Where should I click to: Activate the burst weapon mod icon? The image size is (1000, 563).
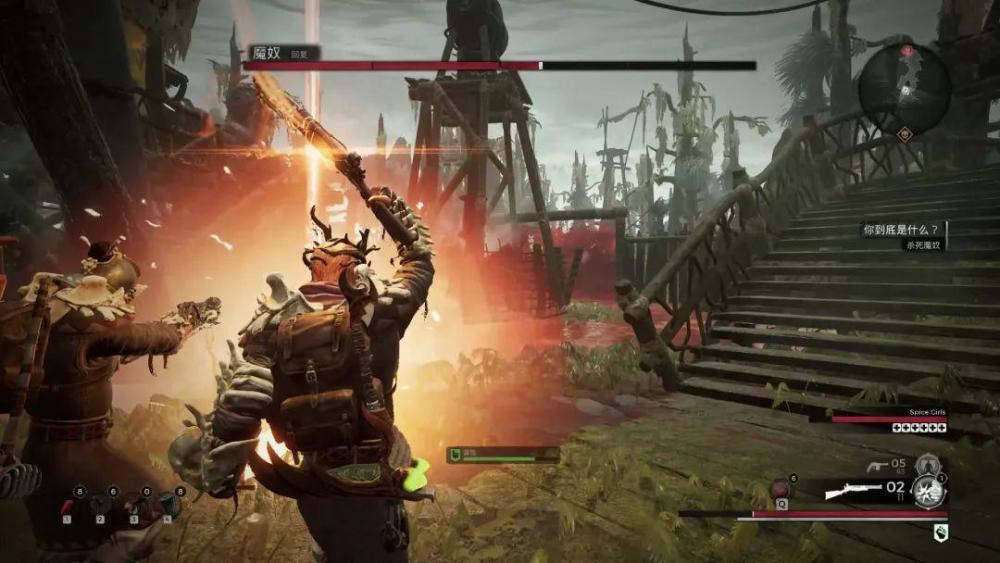coord(930,491)
